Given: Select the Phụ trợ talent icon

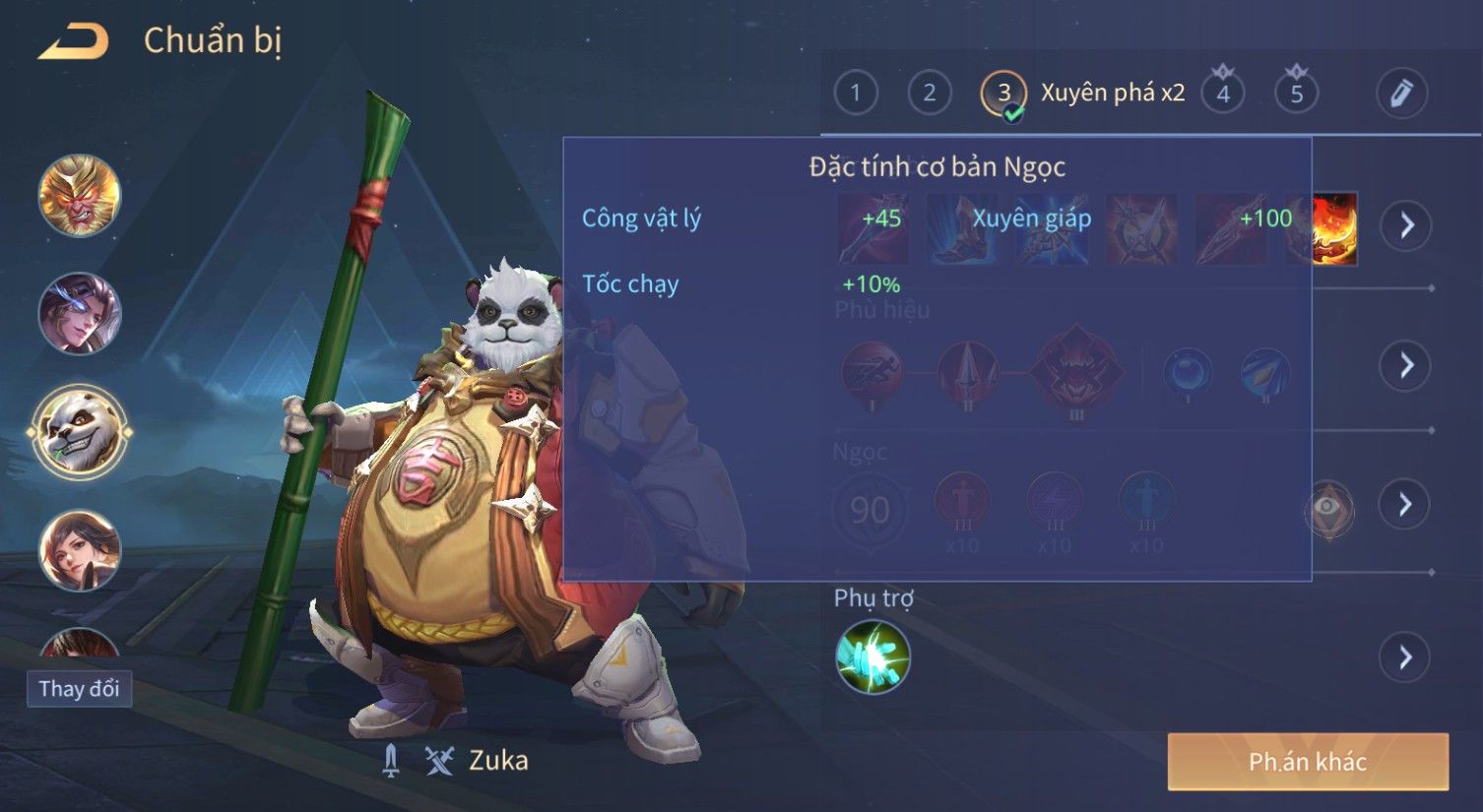Looking at the screenshot, I should pyautogui.click(x=872, y=656).
